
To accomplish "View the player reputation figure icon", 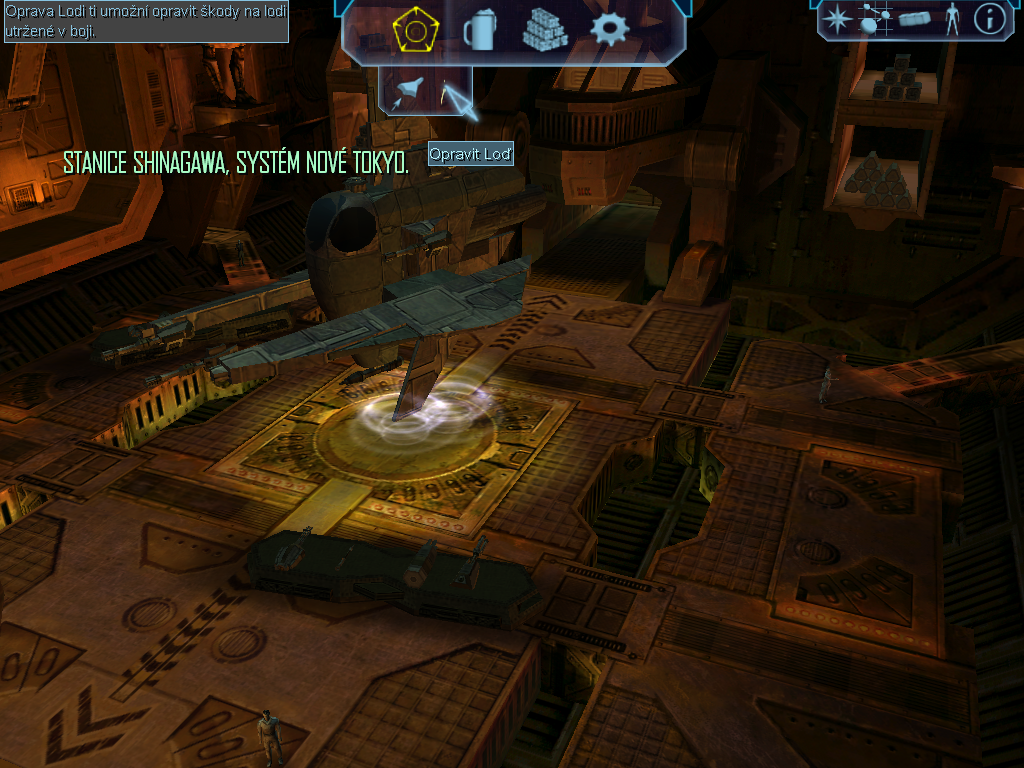I will tap(952, 18).
